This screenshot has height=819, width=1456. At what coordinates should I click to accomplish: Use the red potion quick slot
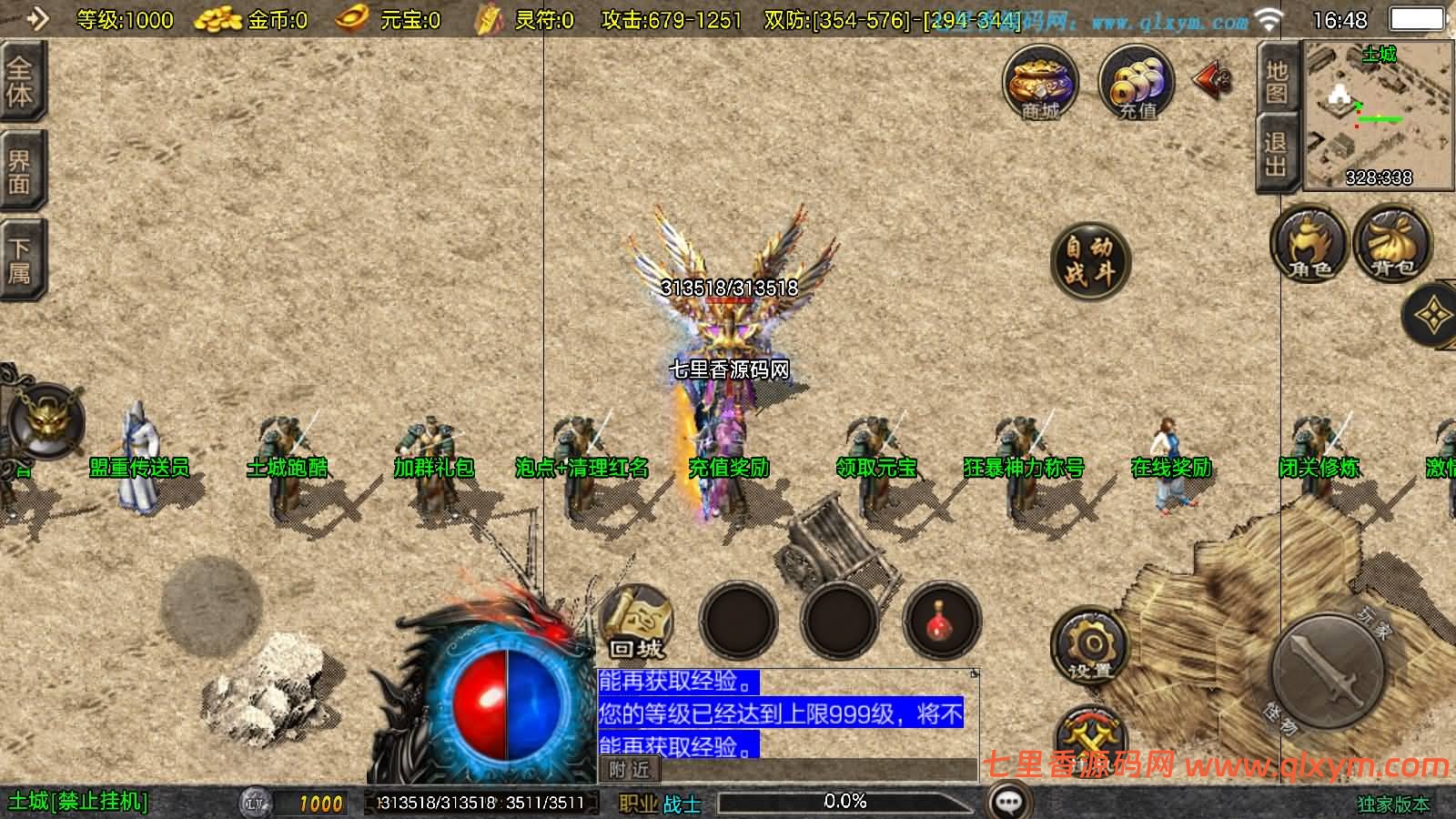[x=941, y=622]
